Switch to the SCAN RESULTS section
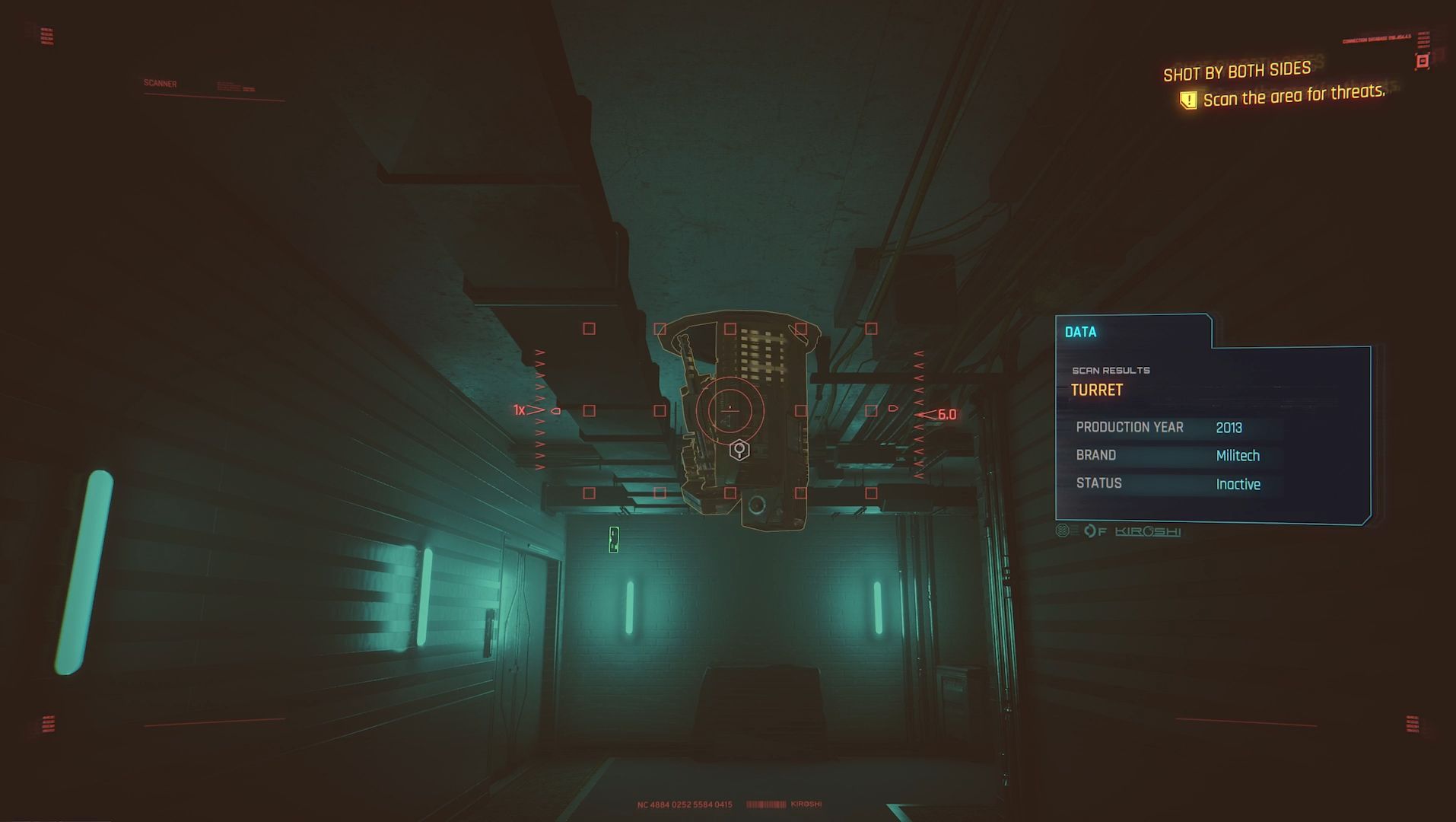Screen dimensions: 1456x822 (1111, 370)
